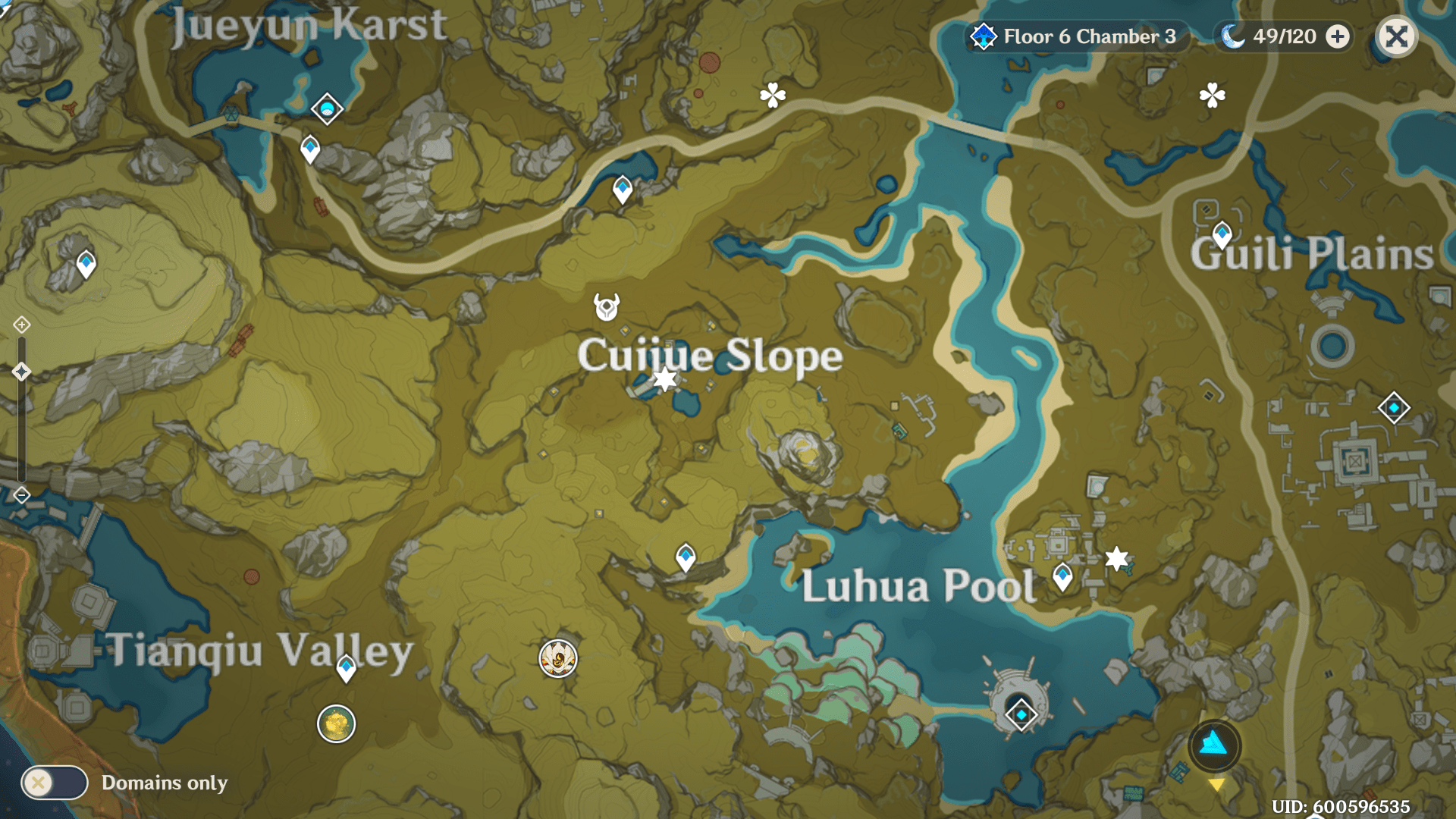Select the domain icon east of Guili Plains
Viewport: 1456px width, 819px height.
[1395, 406]
